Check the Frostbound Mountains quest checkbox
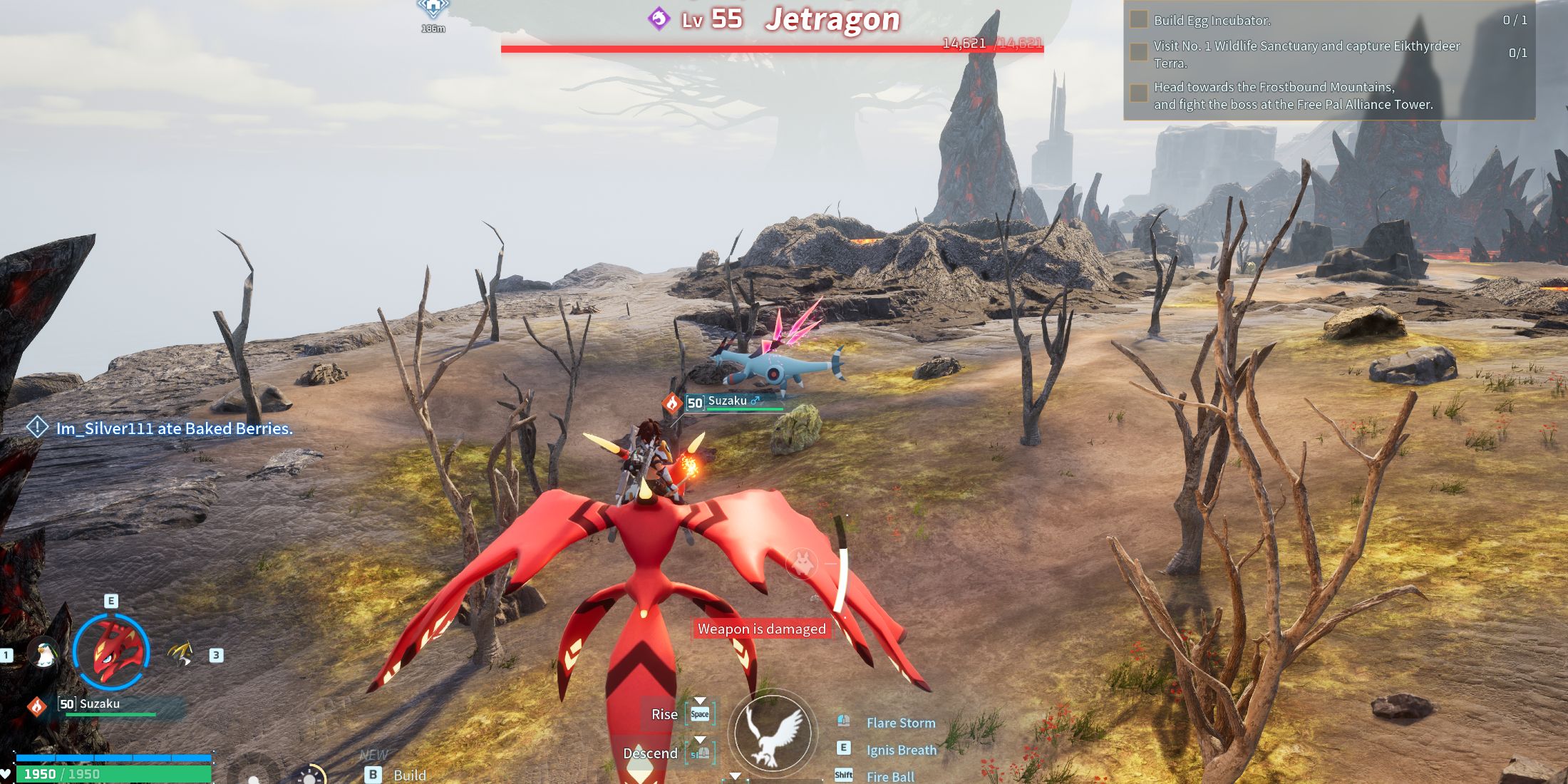The image size is (1568, 784). click(1138, 92)
